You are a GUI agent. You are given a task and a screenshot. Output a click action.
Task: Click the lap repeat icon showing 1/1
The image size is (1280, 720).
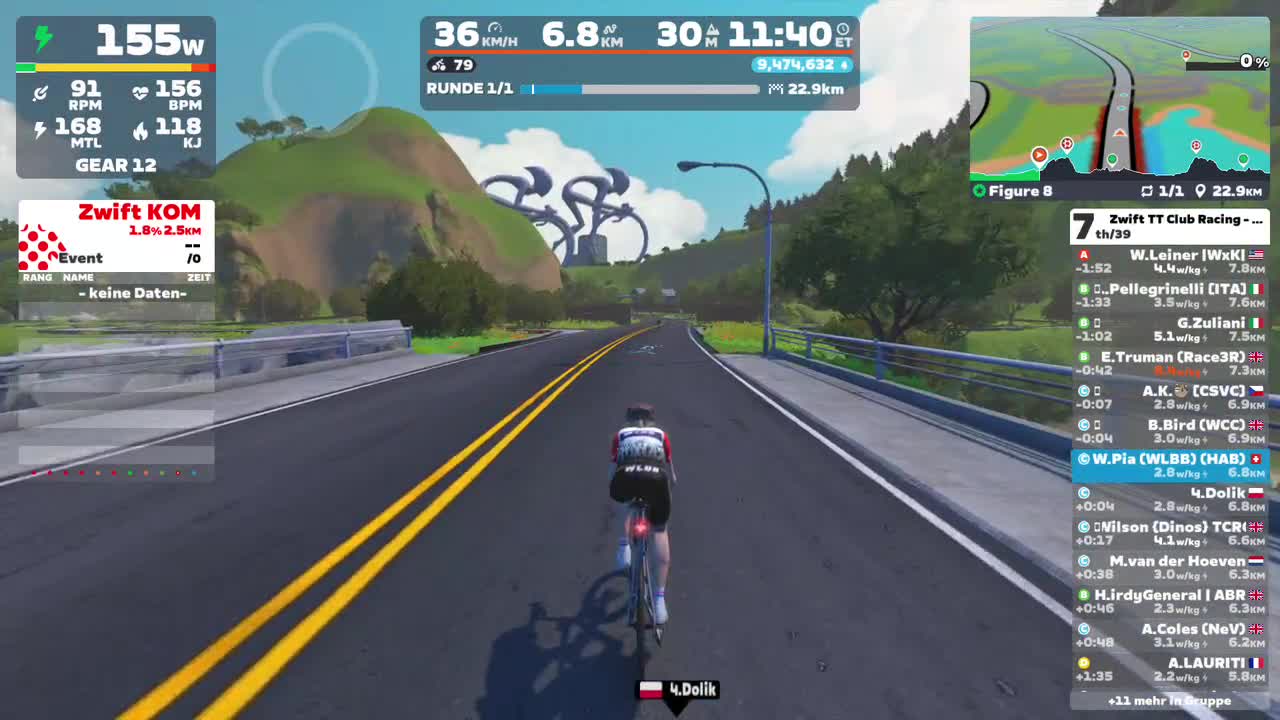click(1145, 191)
